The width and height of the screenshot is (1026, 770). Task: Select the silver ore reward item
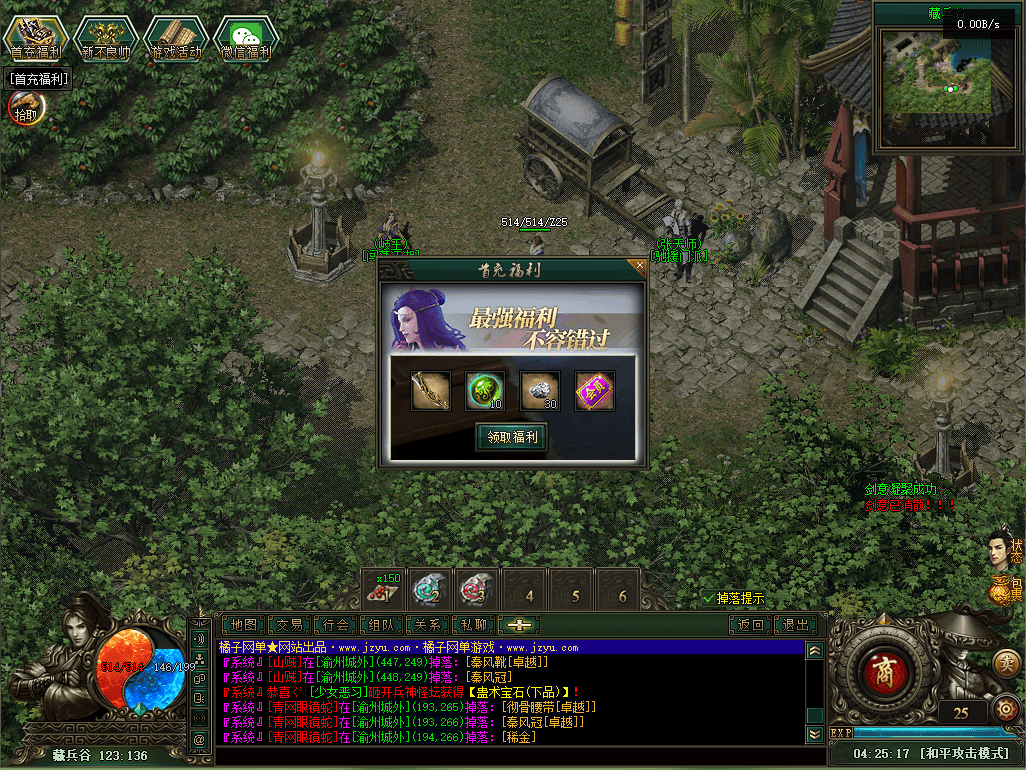click(540, 391)
